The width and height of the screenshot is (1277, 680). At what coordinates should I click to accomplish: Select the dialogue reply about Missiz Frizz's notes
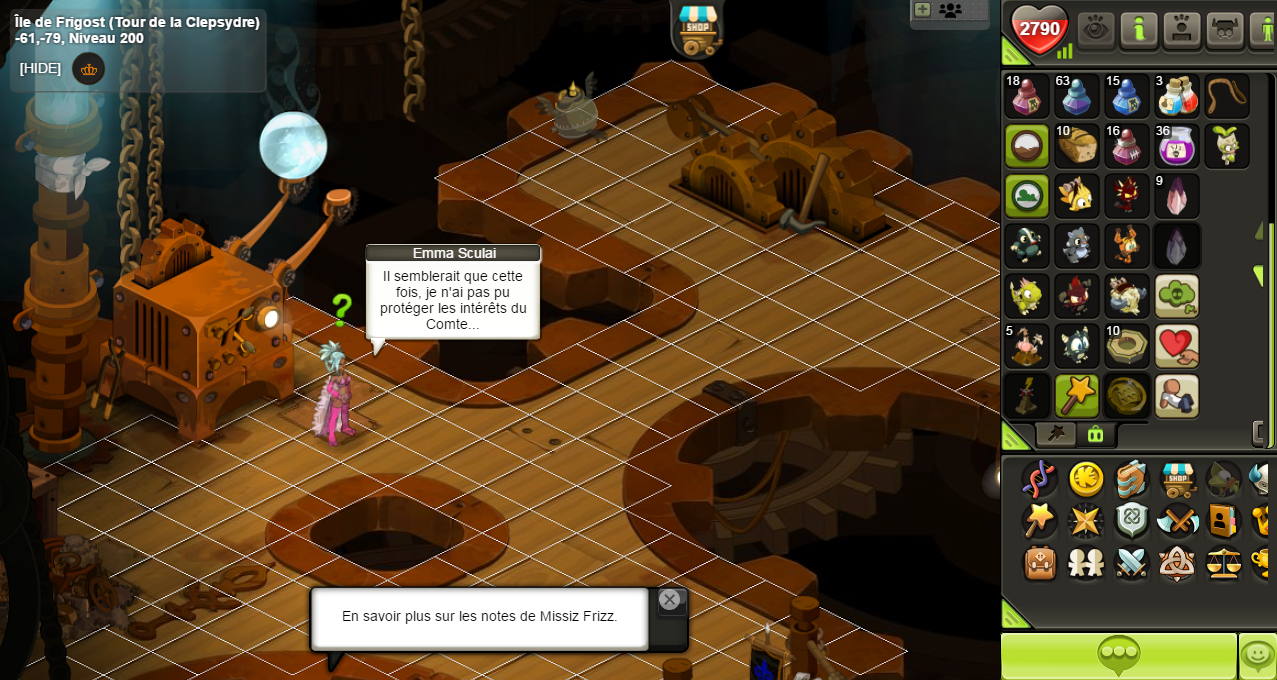480,617
